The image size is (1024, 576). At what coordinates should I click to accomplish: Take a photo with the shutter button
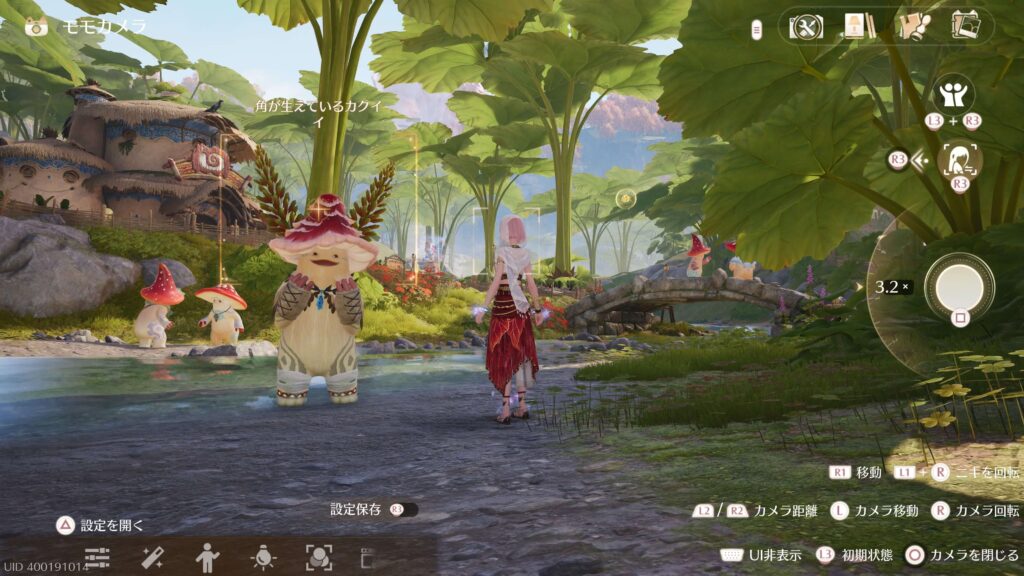point(959,286)
